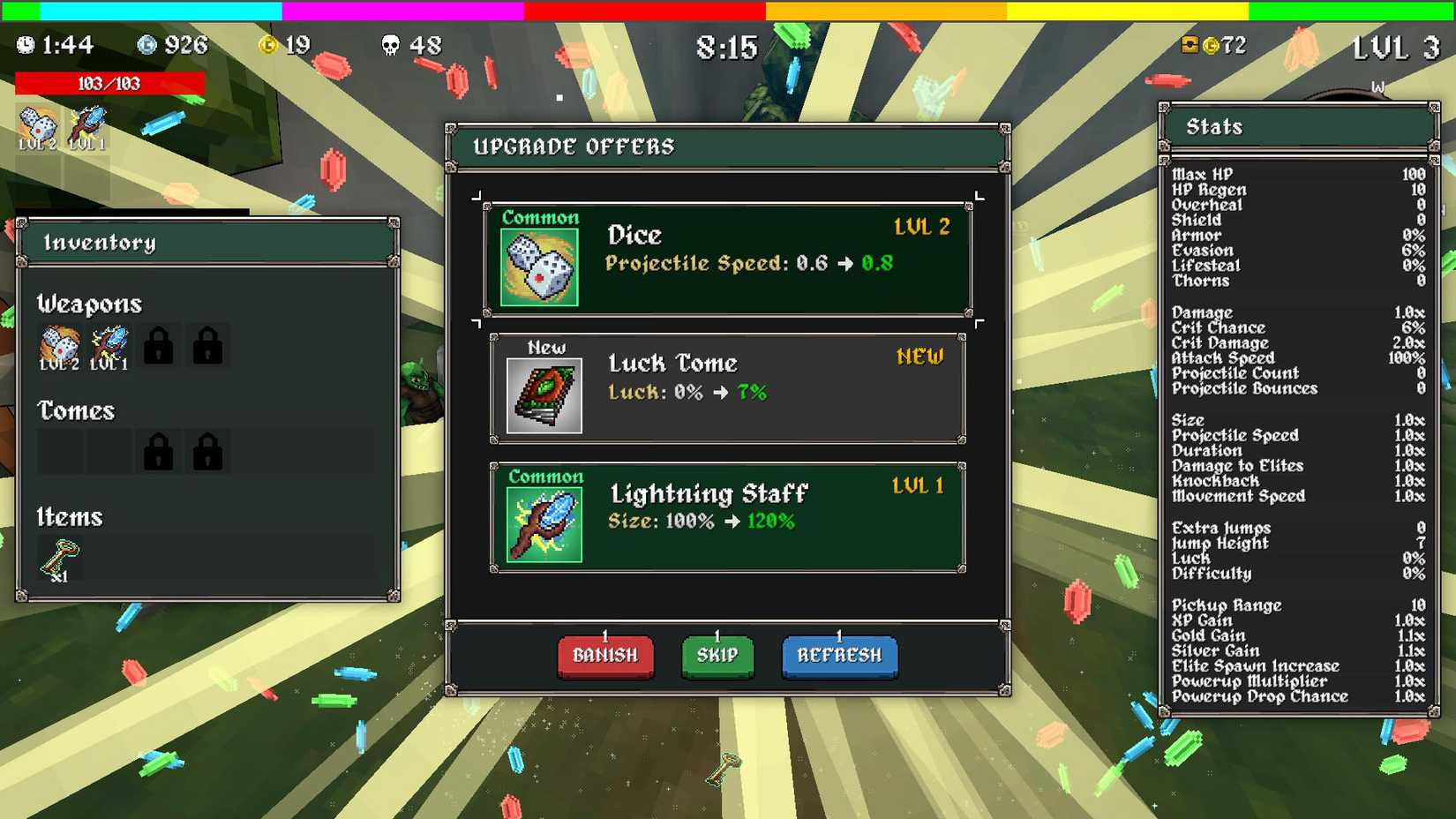
Task: Click the locked Tomes slot padlock
Action: [x=159, y=450]
